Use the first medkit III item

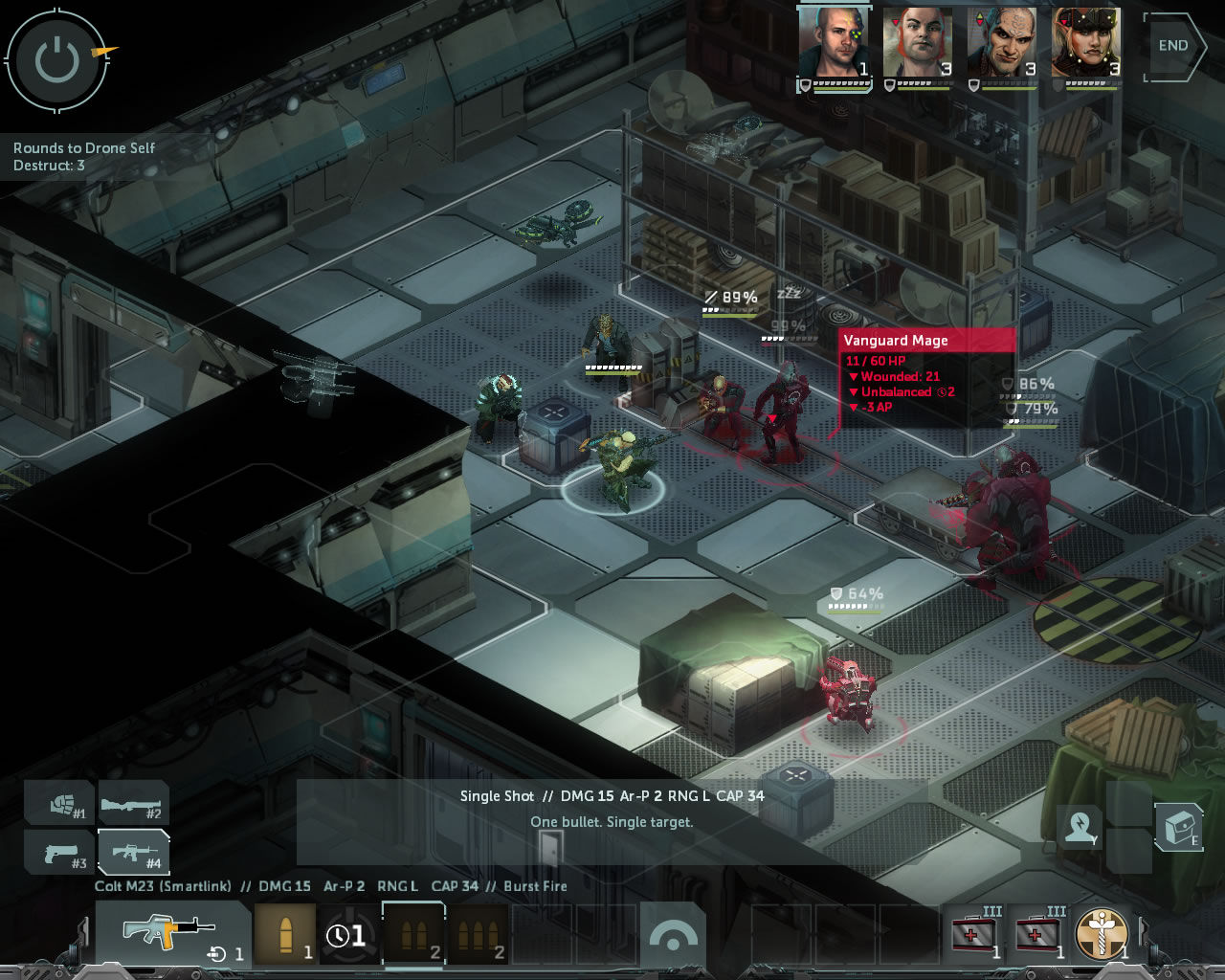(x=974, y=932)
